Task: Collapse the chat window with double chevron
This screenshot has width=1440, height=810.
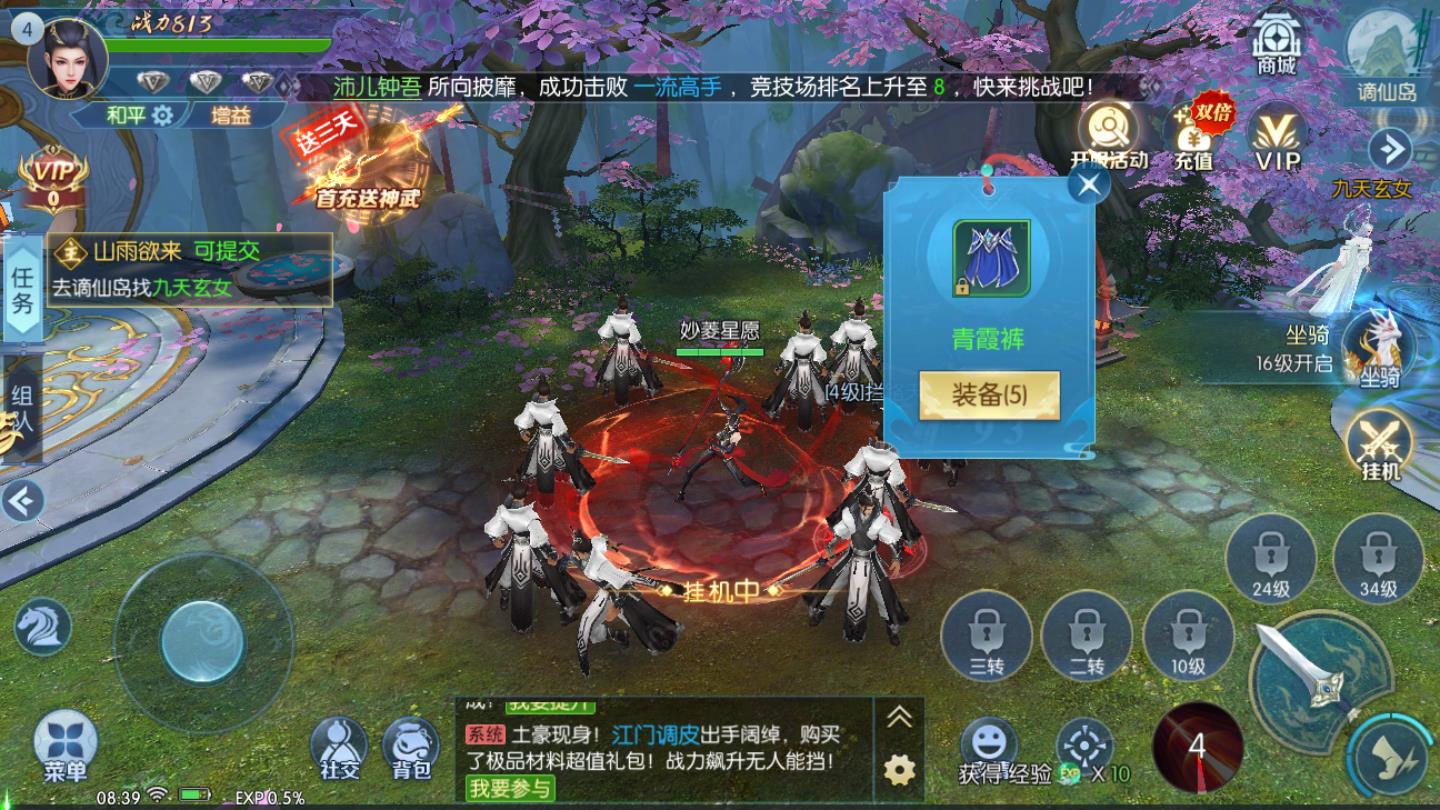Action: pos(898,715)
